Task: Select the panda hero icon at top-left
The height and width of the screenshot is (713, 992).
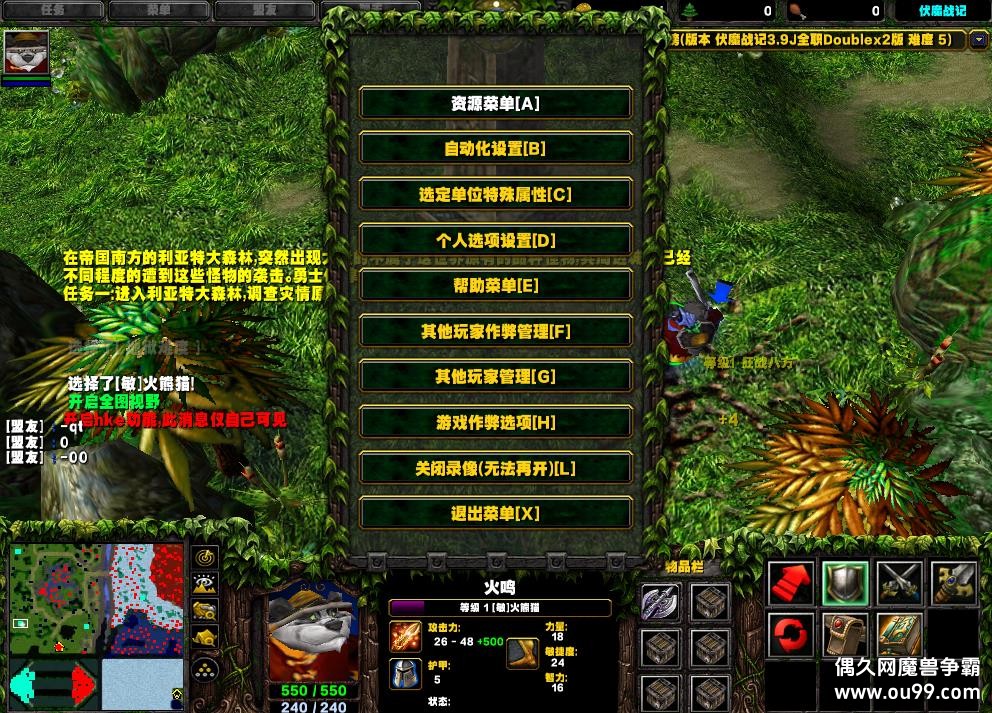Action: 26,52
